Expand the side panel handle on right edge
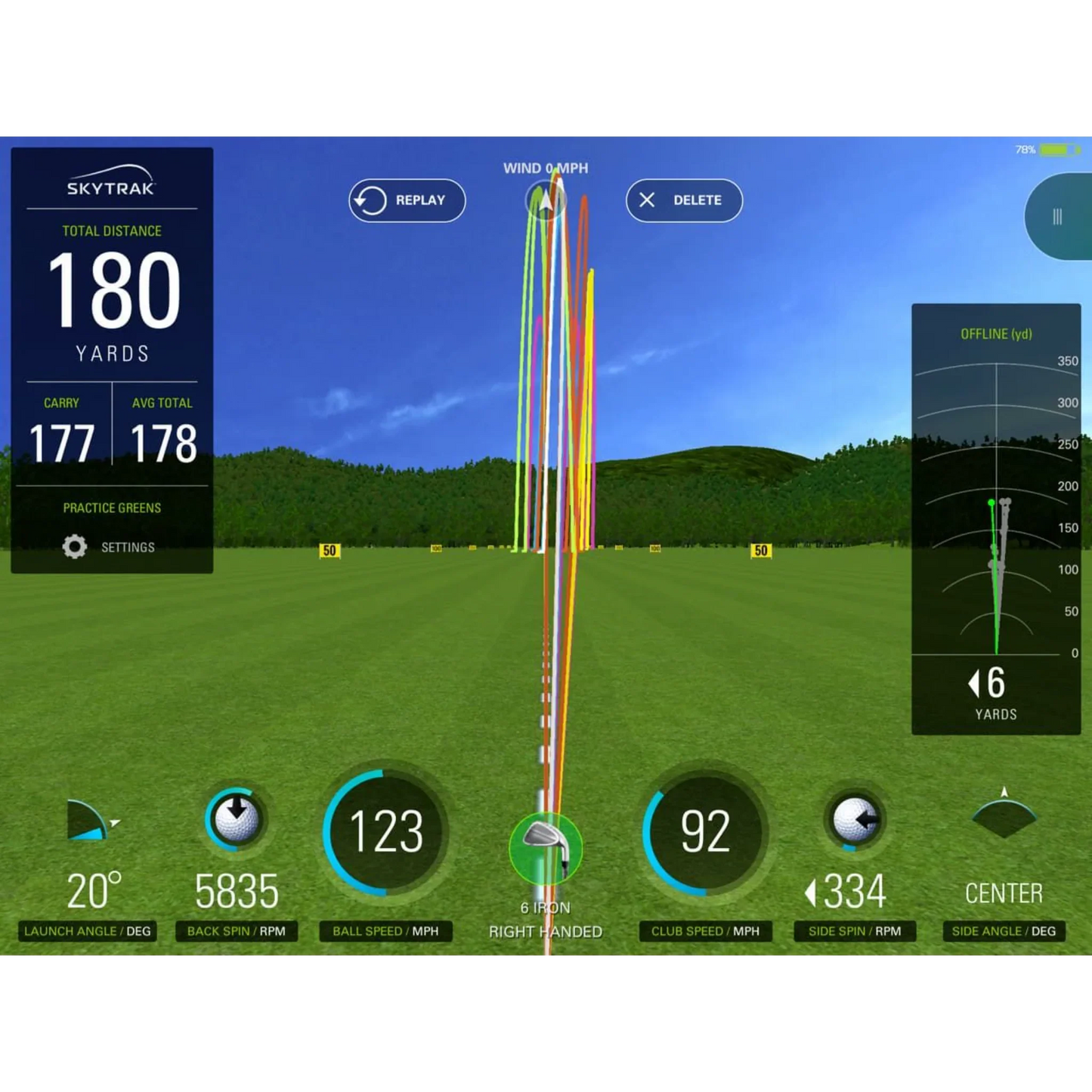1092x1092 pixels. (1056, 217)
